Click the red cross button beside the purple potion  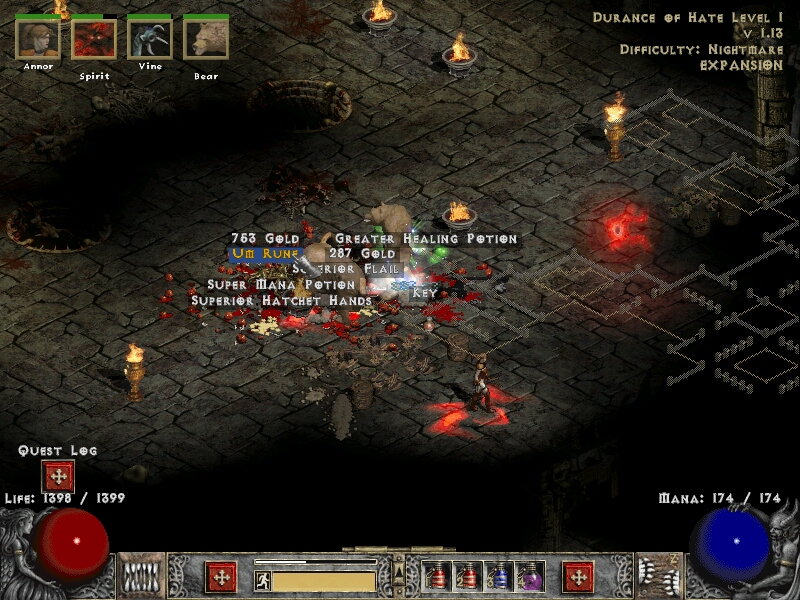click(x=578, y=578)
